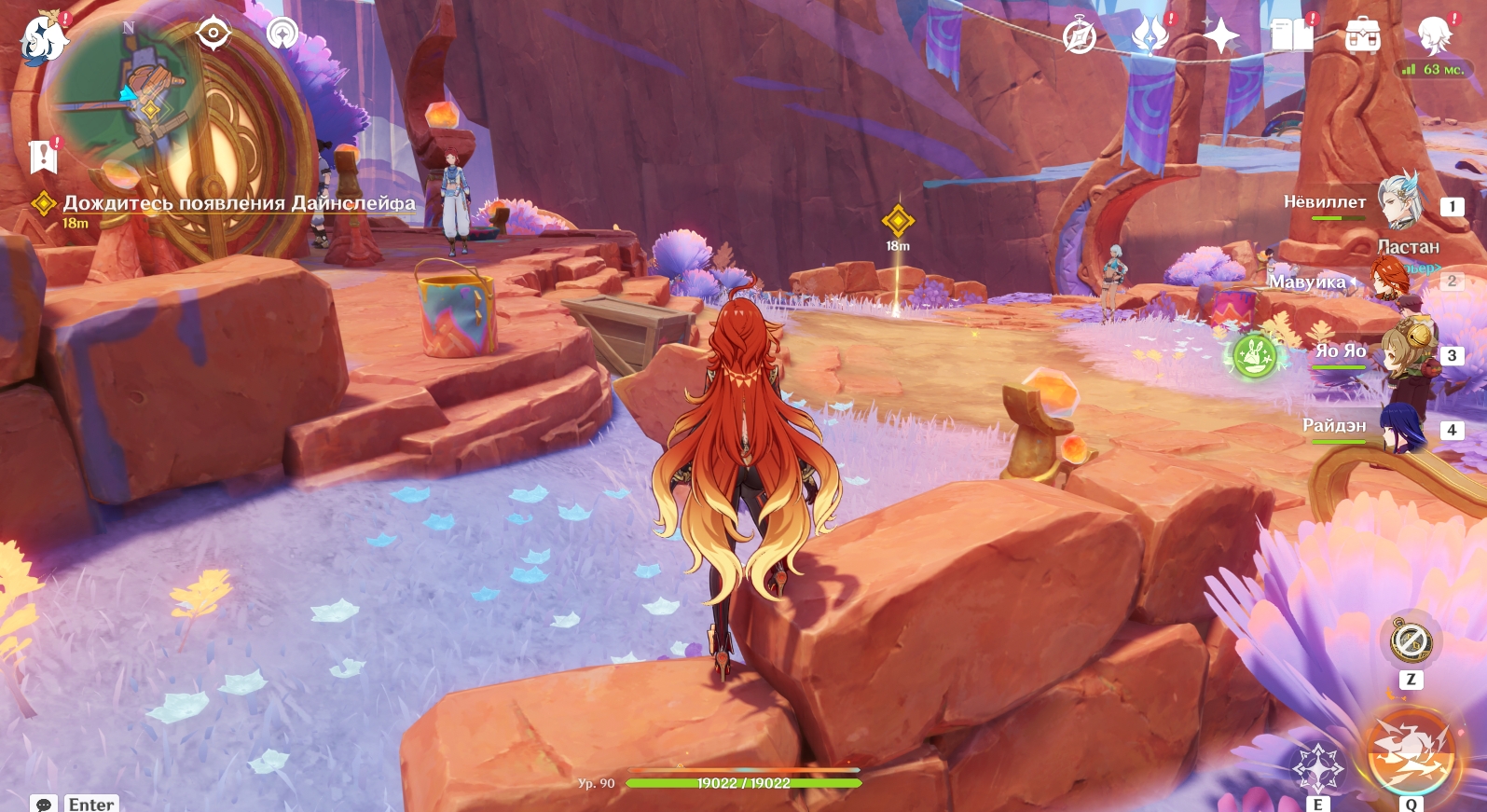Use the compass gadget above Z
Viewport: 1487px width, 812px height.
tap(1411, 640)
